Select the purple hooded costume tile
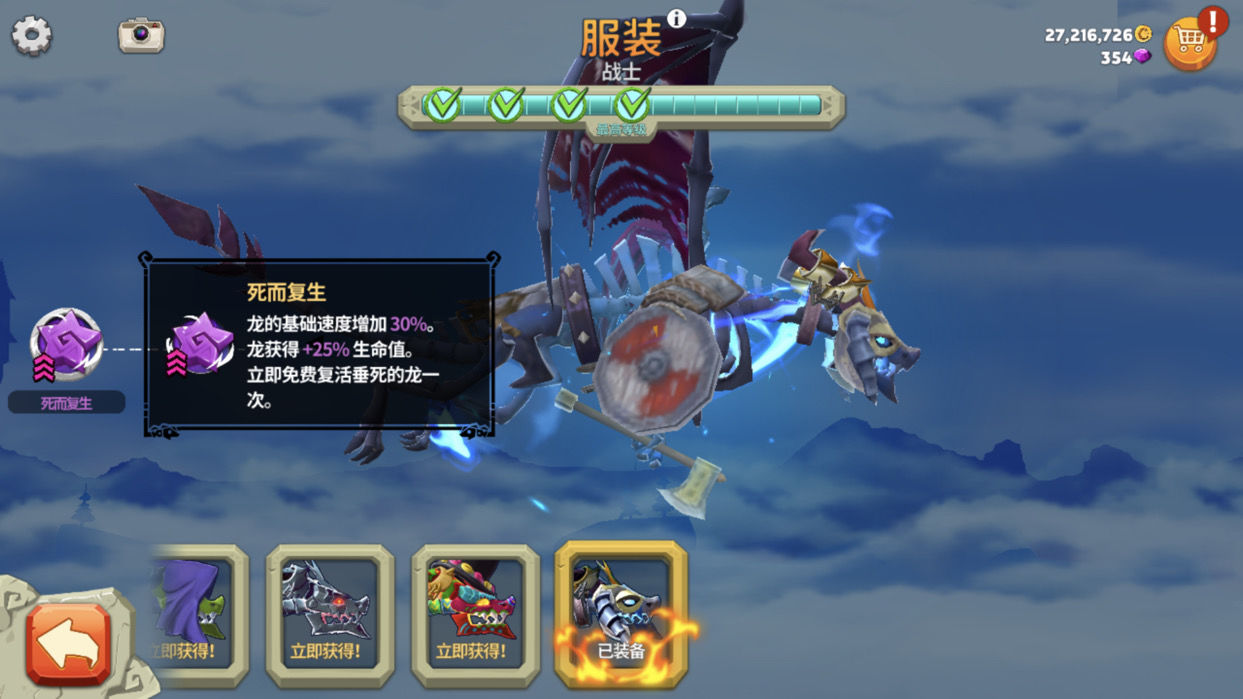This screenshot has width=1243, height=699. 197,614
